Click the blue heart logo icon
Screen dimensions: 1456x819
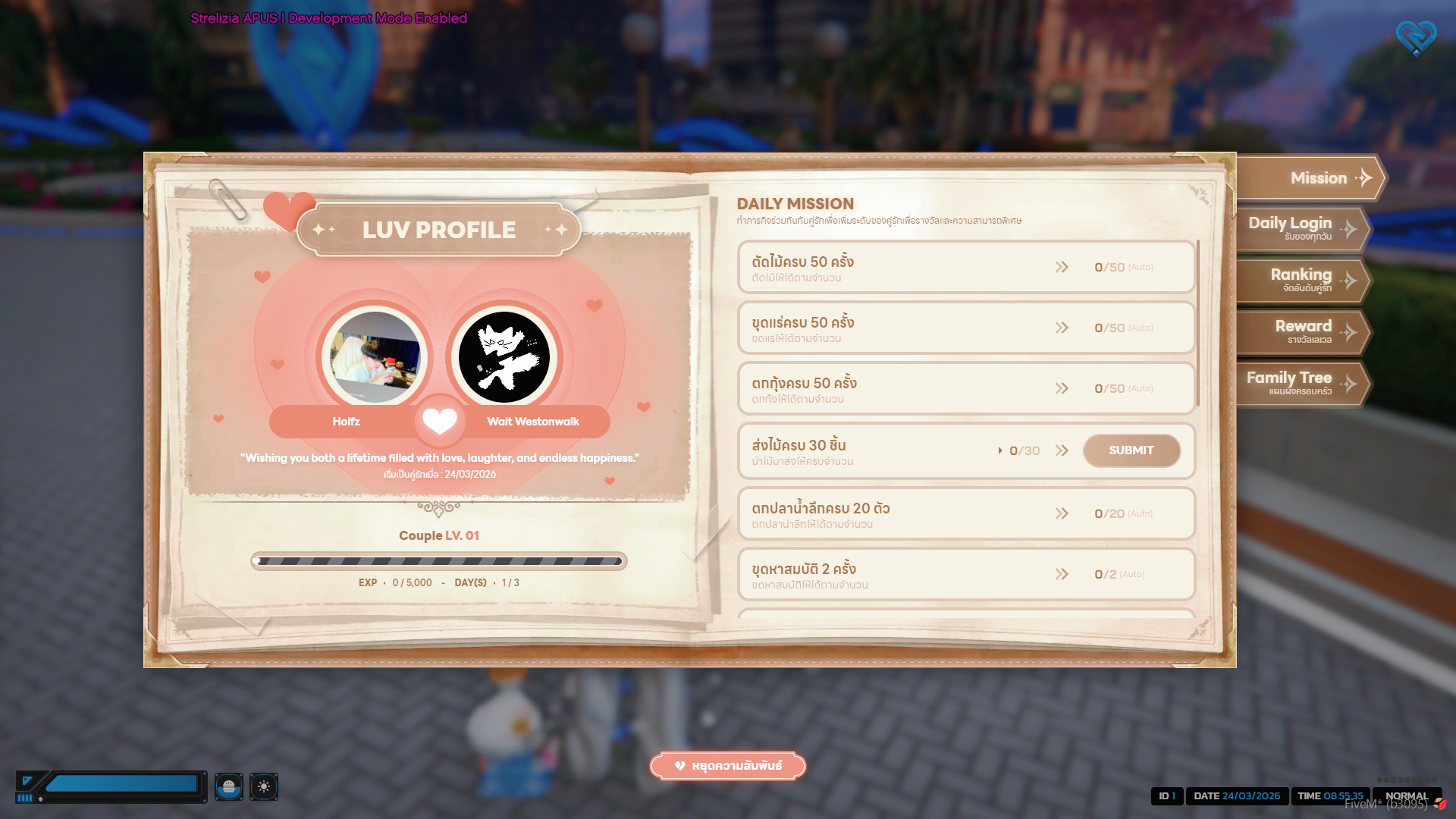coord(1416,37)
